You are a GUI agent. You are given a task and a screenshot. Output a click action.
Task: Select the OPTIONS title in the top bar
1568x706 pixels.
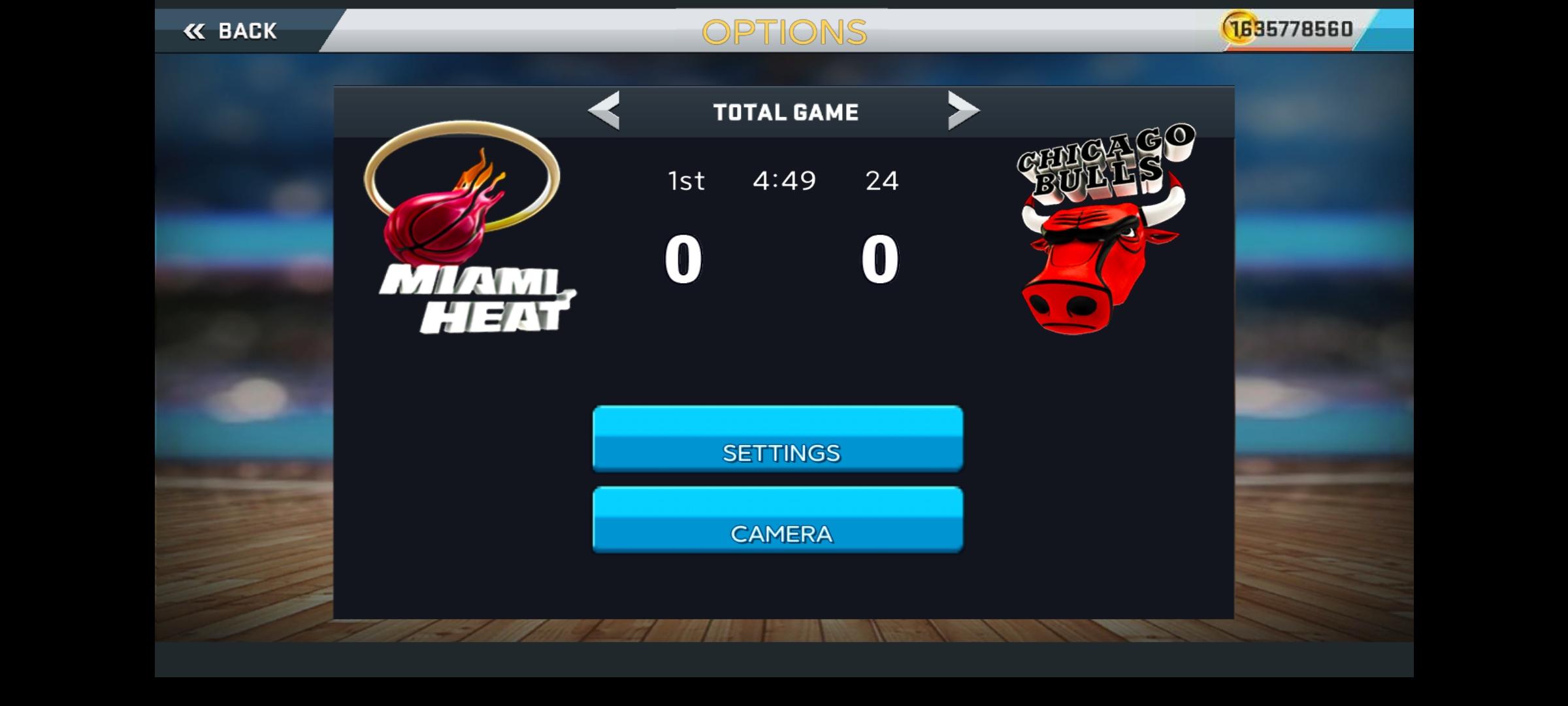(x=784, y=31)
